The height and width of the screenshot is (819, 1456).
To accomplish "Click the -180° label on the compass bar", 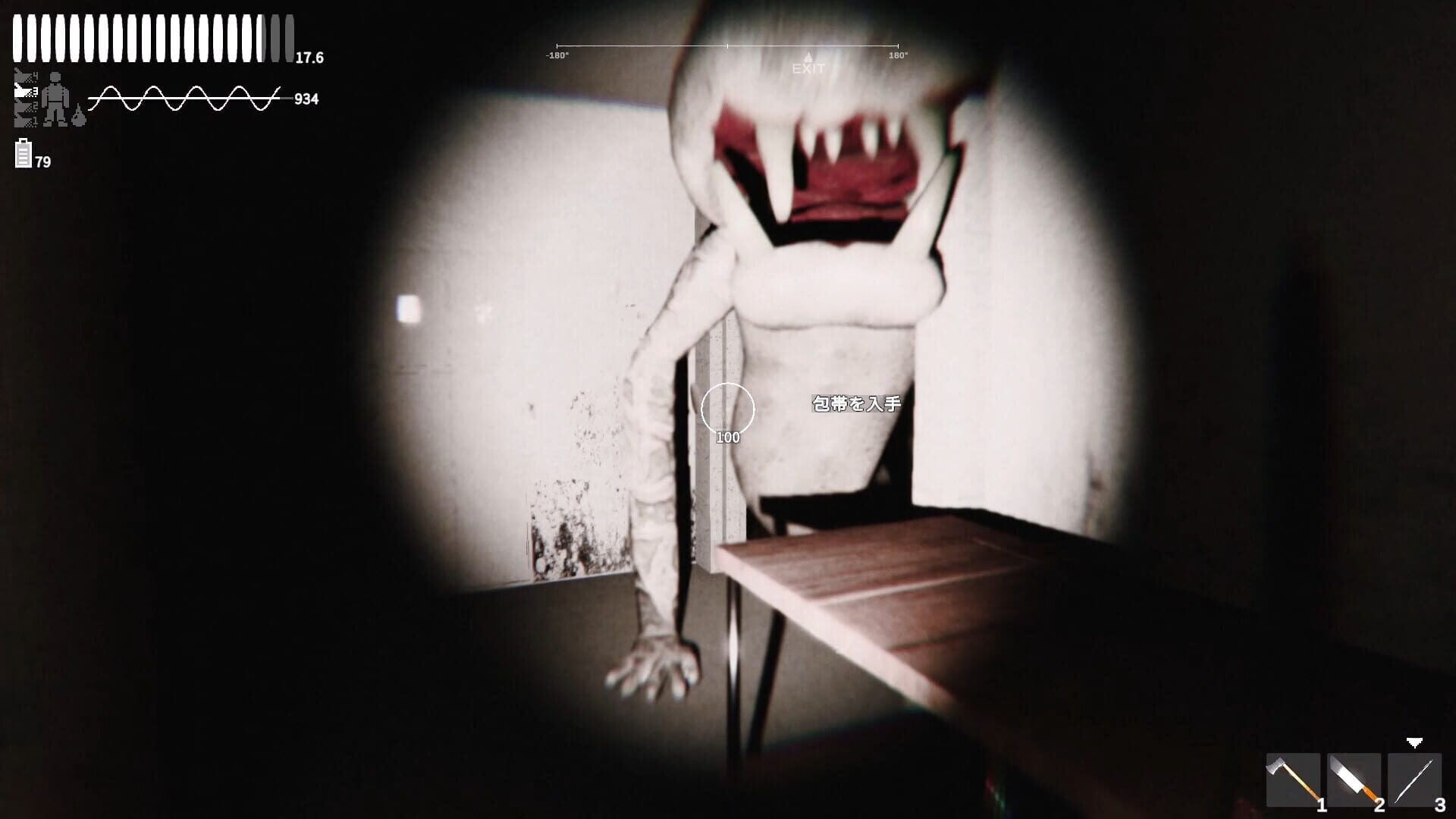I will click(x=558, y=55).
